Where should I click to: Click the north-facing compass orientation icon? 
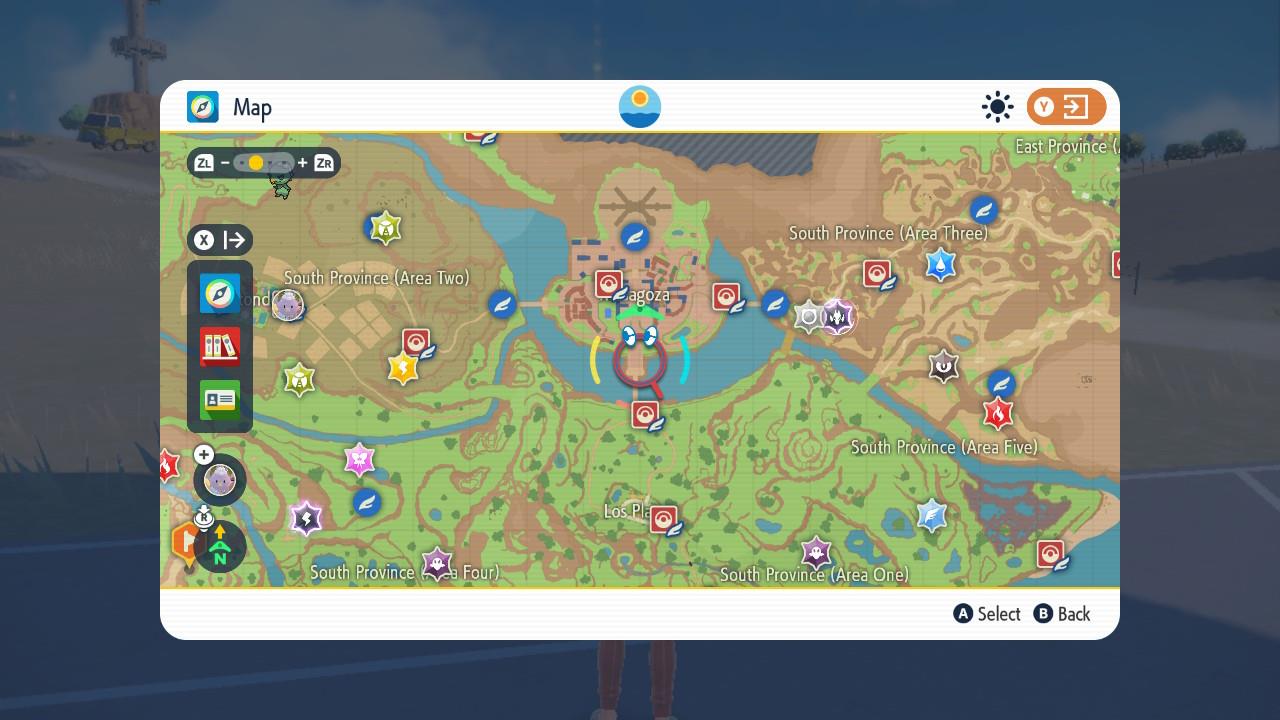(220, 547)
